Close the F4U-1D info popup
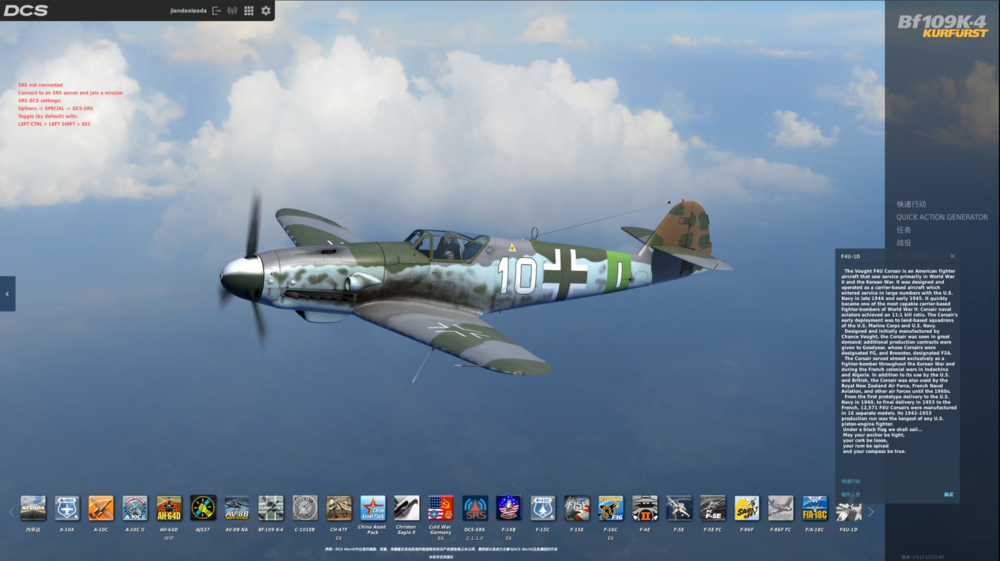Viewport: 1000px width, 561px height. [952, 256]
